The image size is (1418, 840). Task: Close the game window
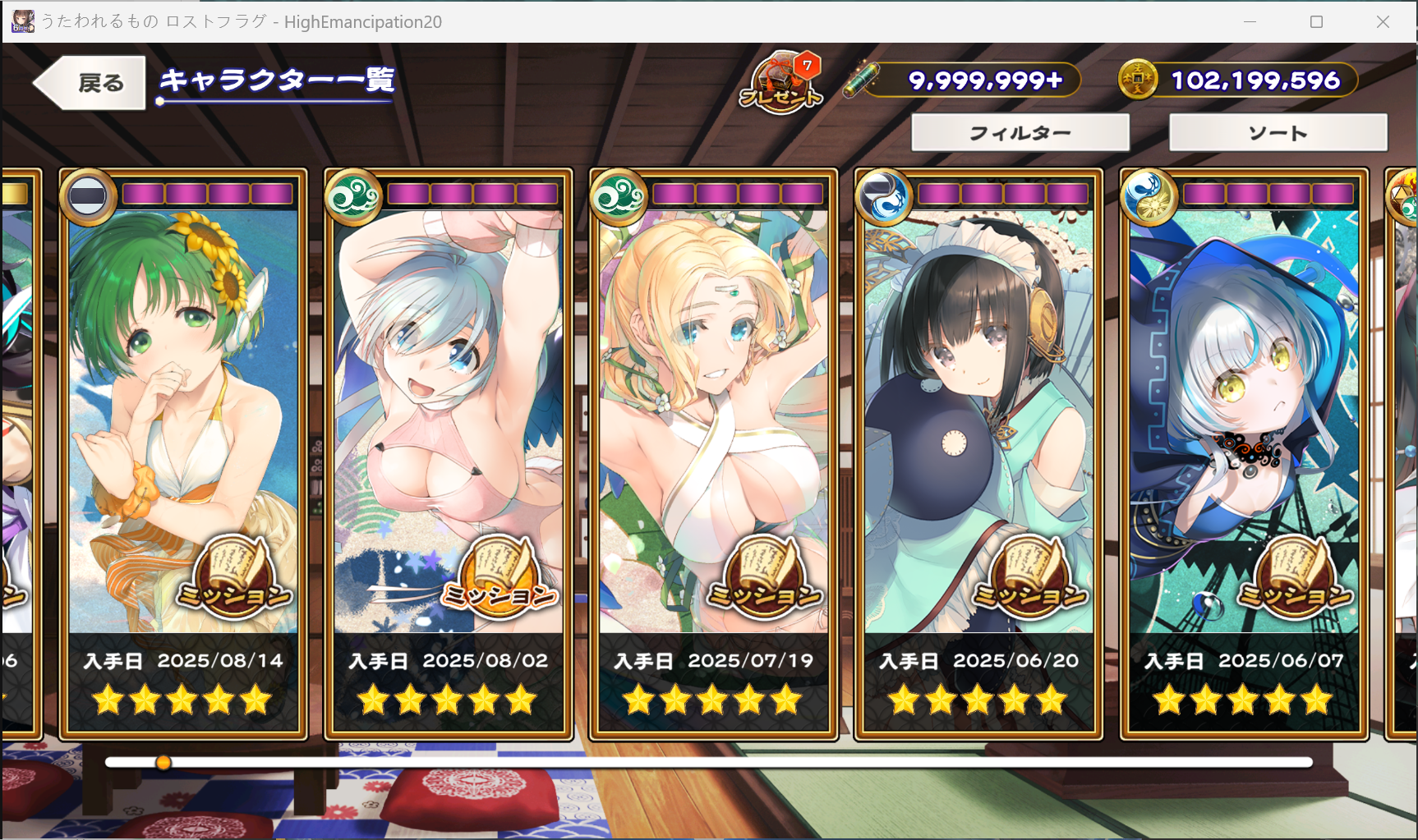[1383, 22]
